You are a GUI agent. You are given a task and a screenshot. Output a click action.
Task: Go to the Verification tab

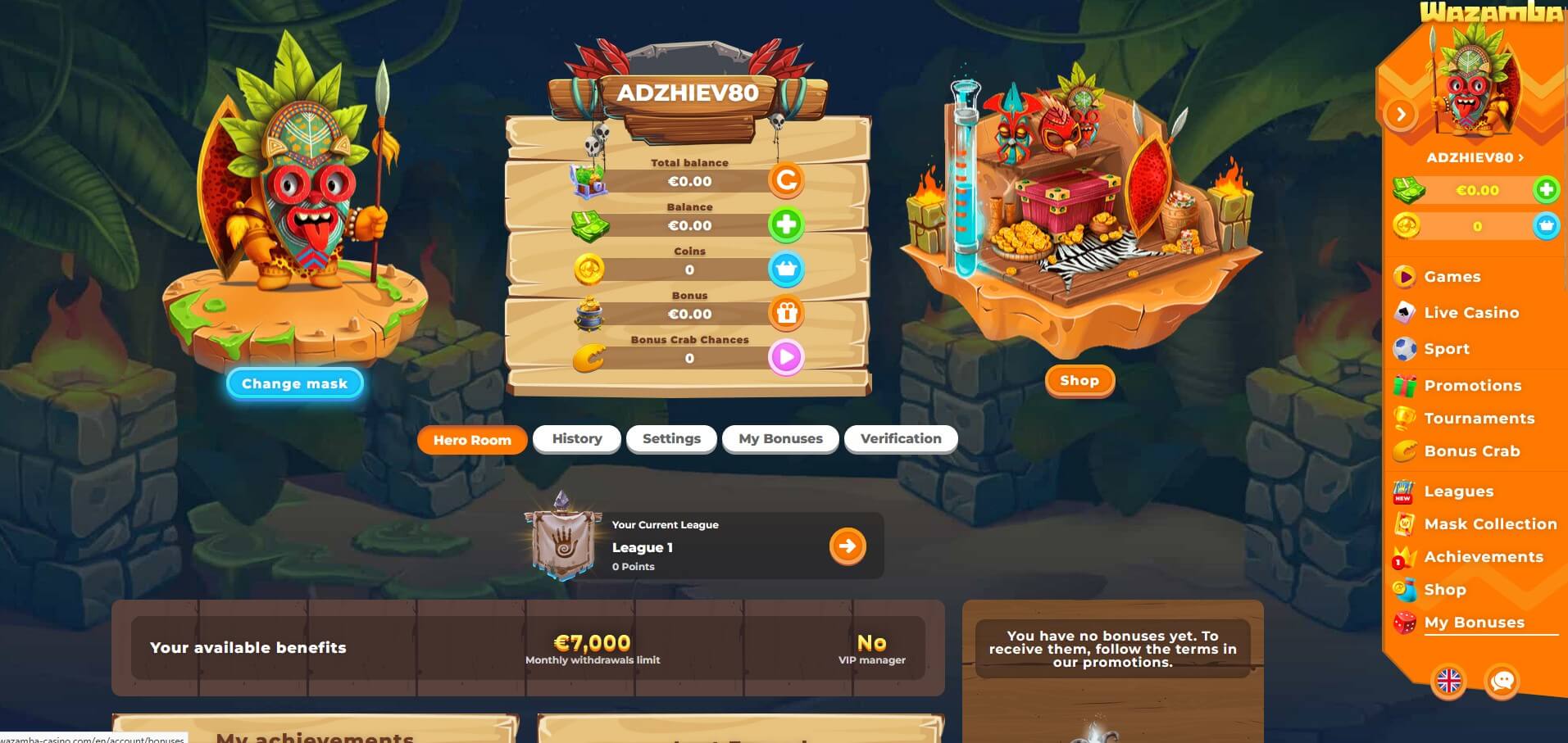pyautogui.click(x=901, y=439)
